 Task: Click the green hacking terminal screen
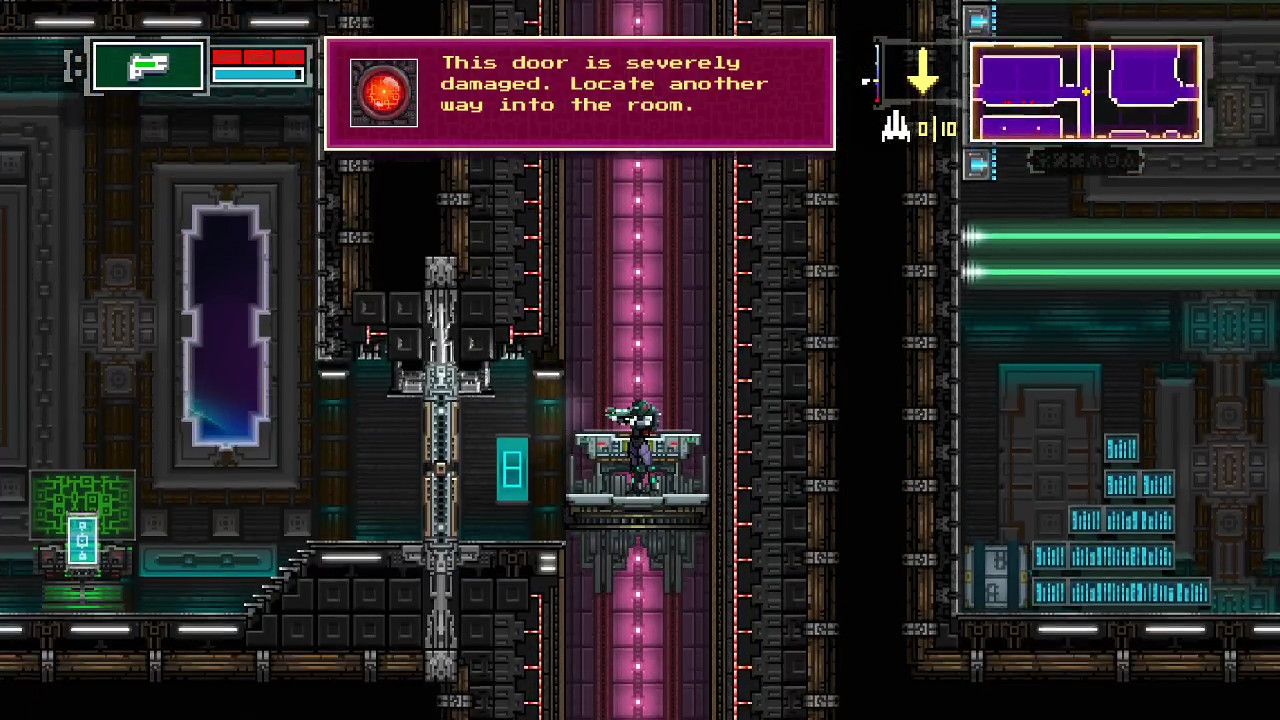(x=82, y=505)
